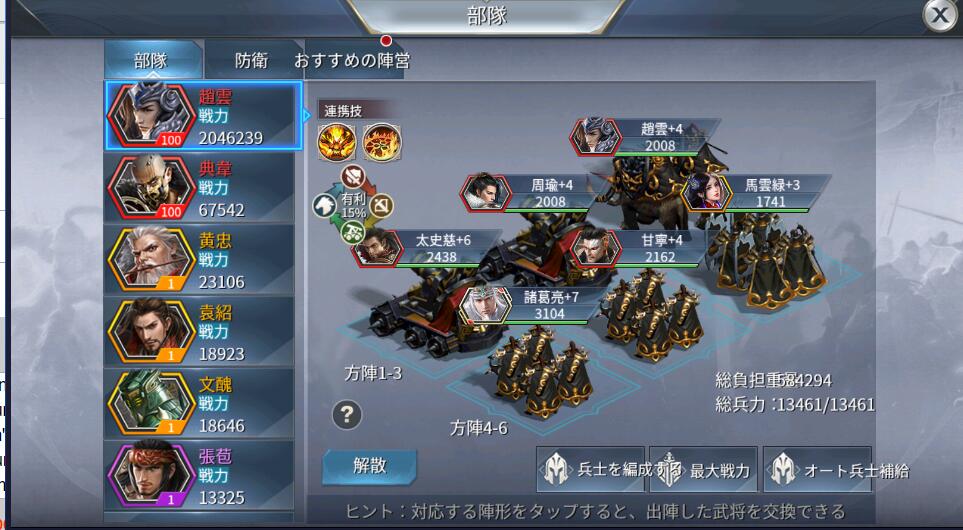Open the question mark help button

click(346, 414)
